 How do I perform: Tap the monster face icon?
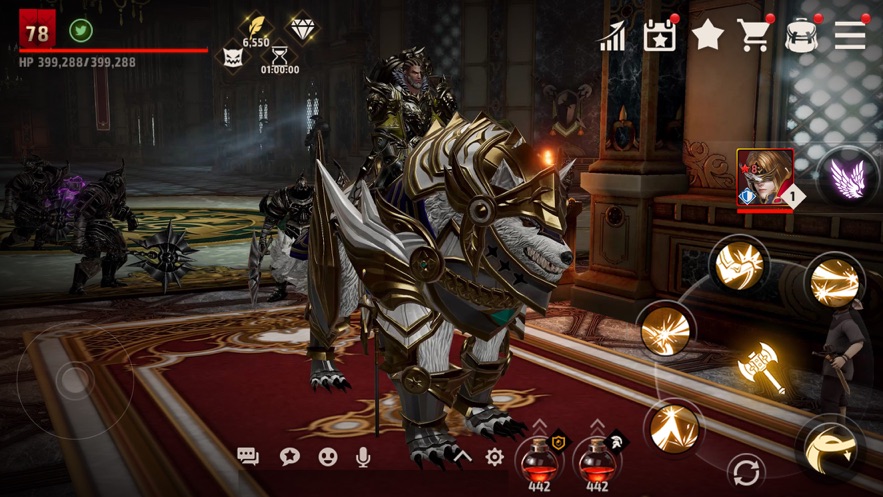[233, 56]
